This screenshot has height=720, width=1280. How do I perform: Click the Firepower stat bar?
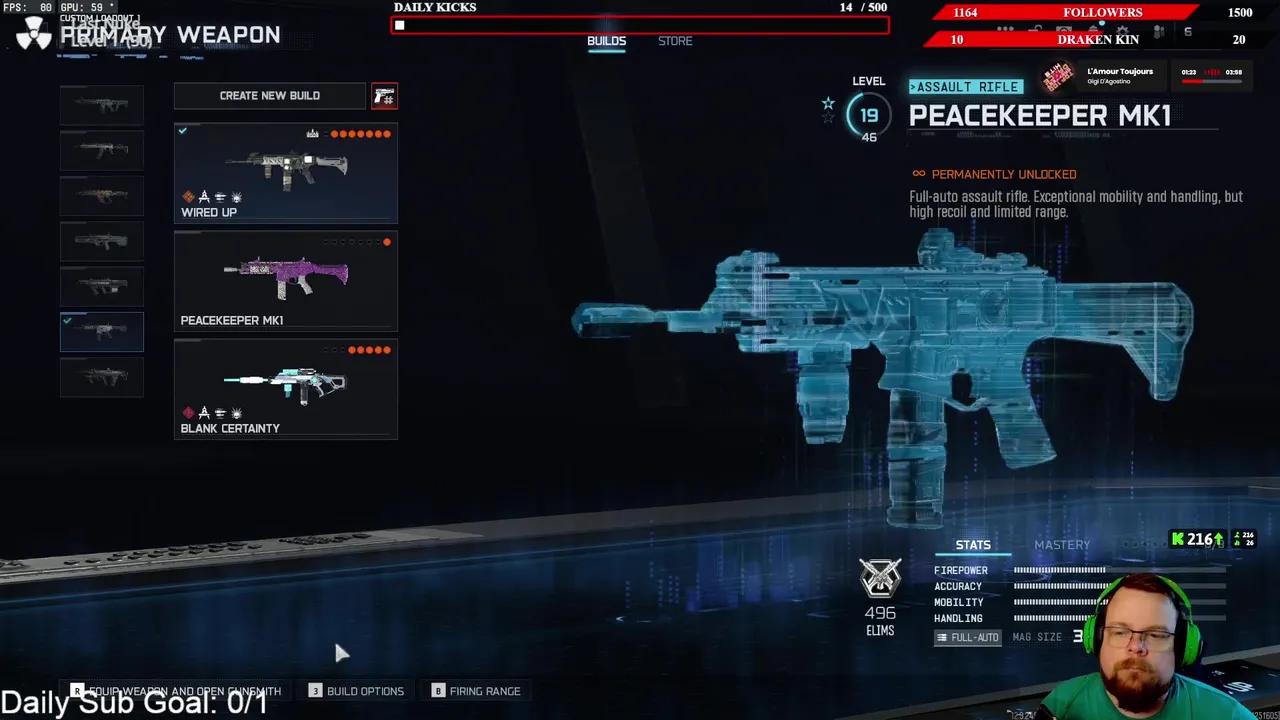coord(1060,570)
